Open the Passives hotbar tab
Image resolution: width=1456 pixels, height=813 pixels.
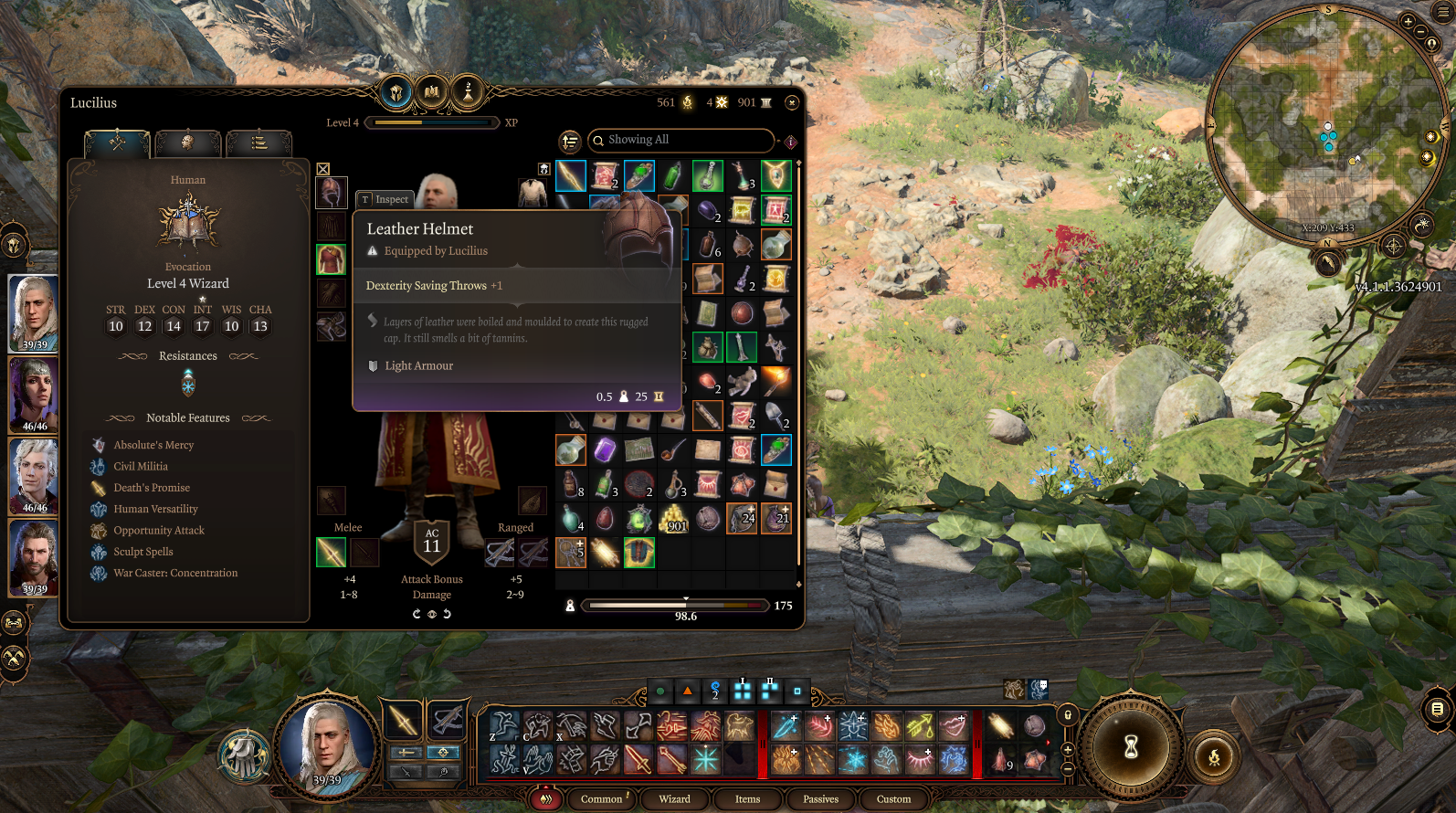pyautogui.click(x=820, y=798)
